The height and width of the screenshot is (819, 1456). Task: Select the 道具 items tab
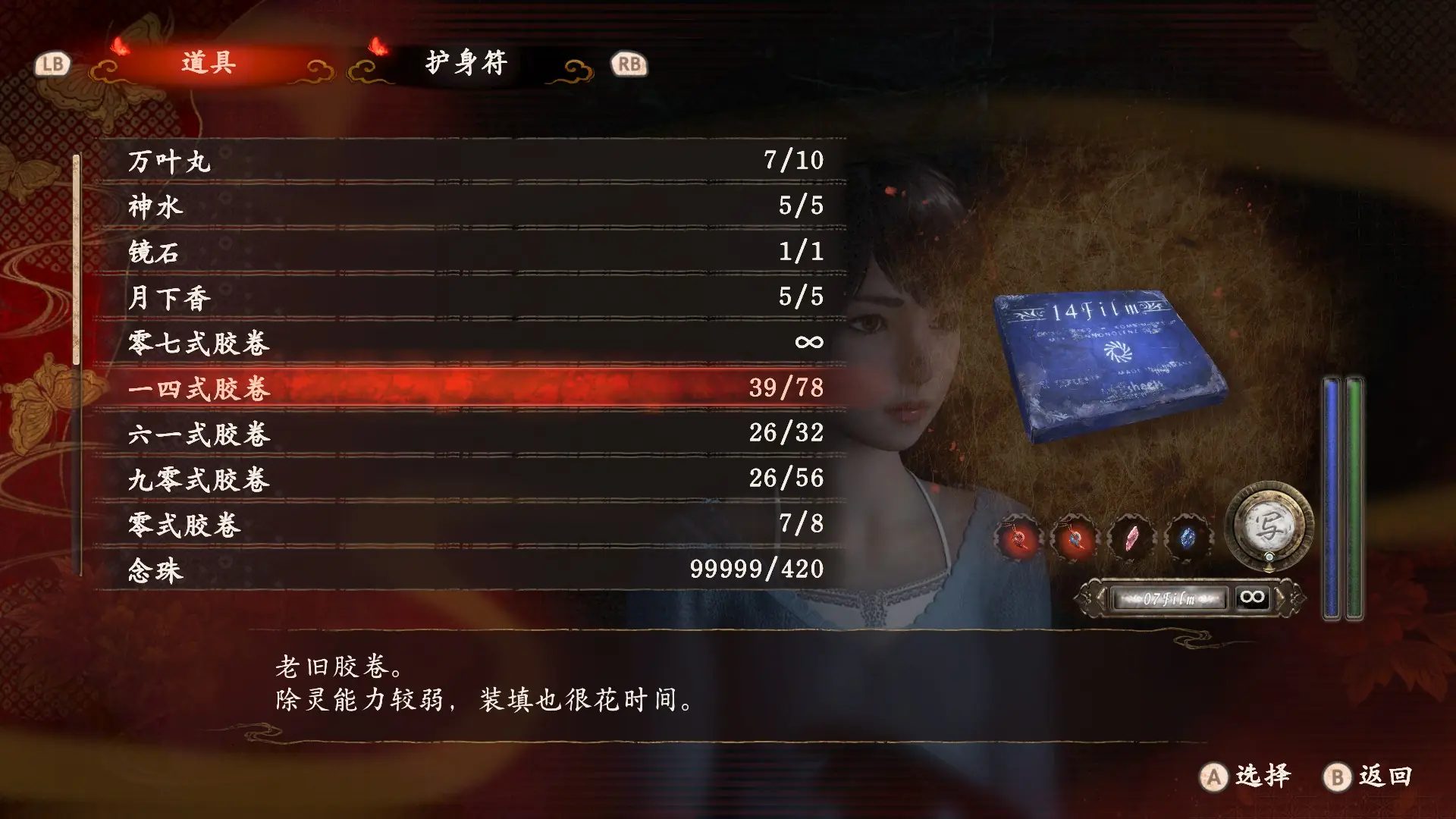pyautogui.click(x=205, y=64)
